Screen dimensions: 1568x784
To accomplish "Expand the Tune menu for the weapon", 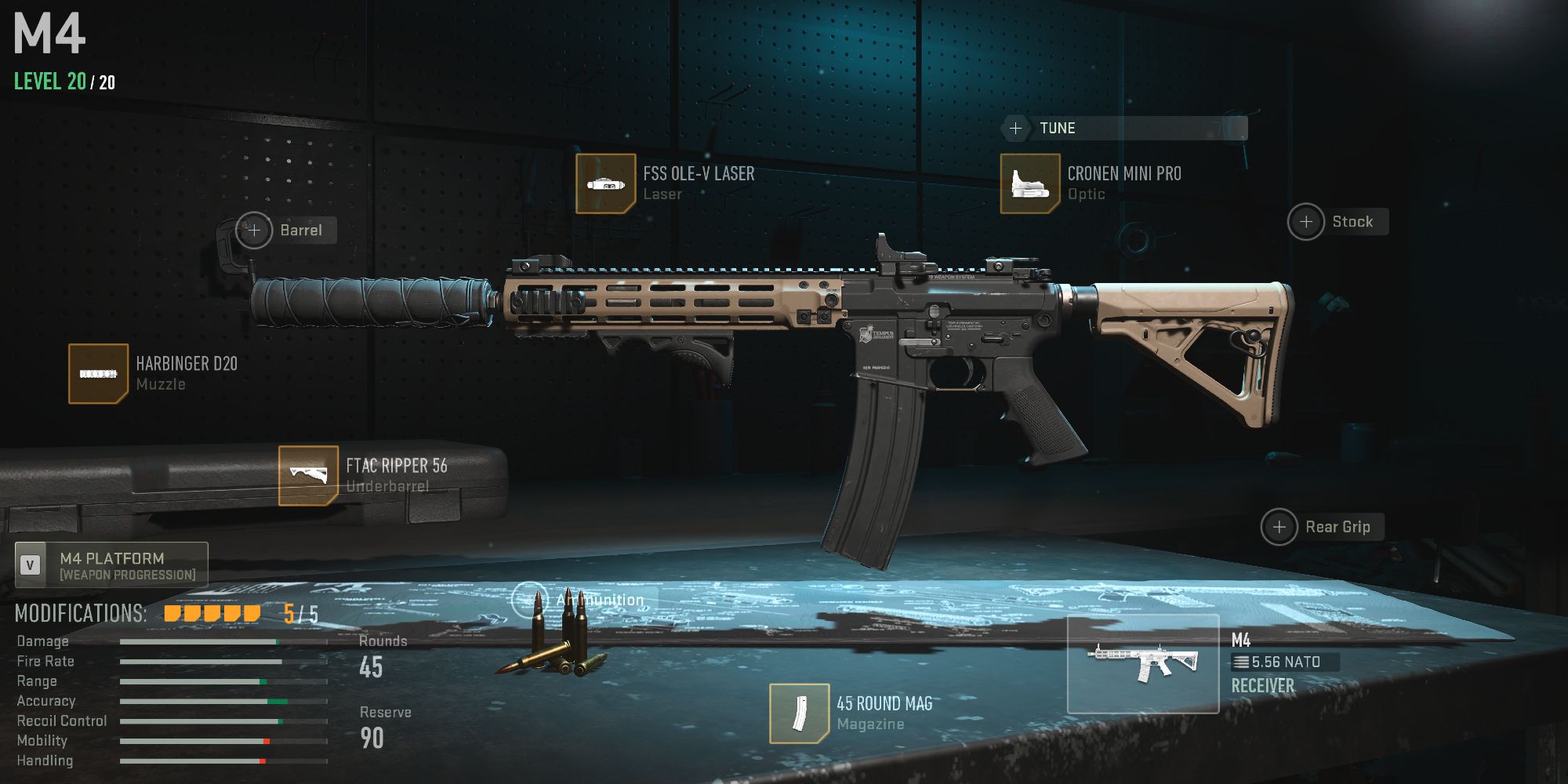I will [x=1017, y=128].
